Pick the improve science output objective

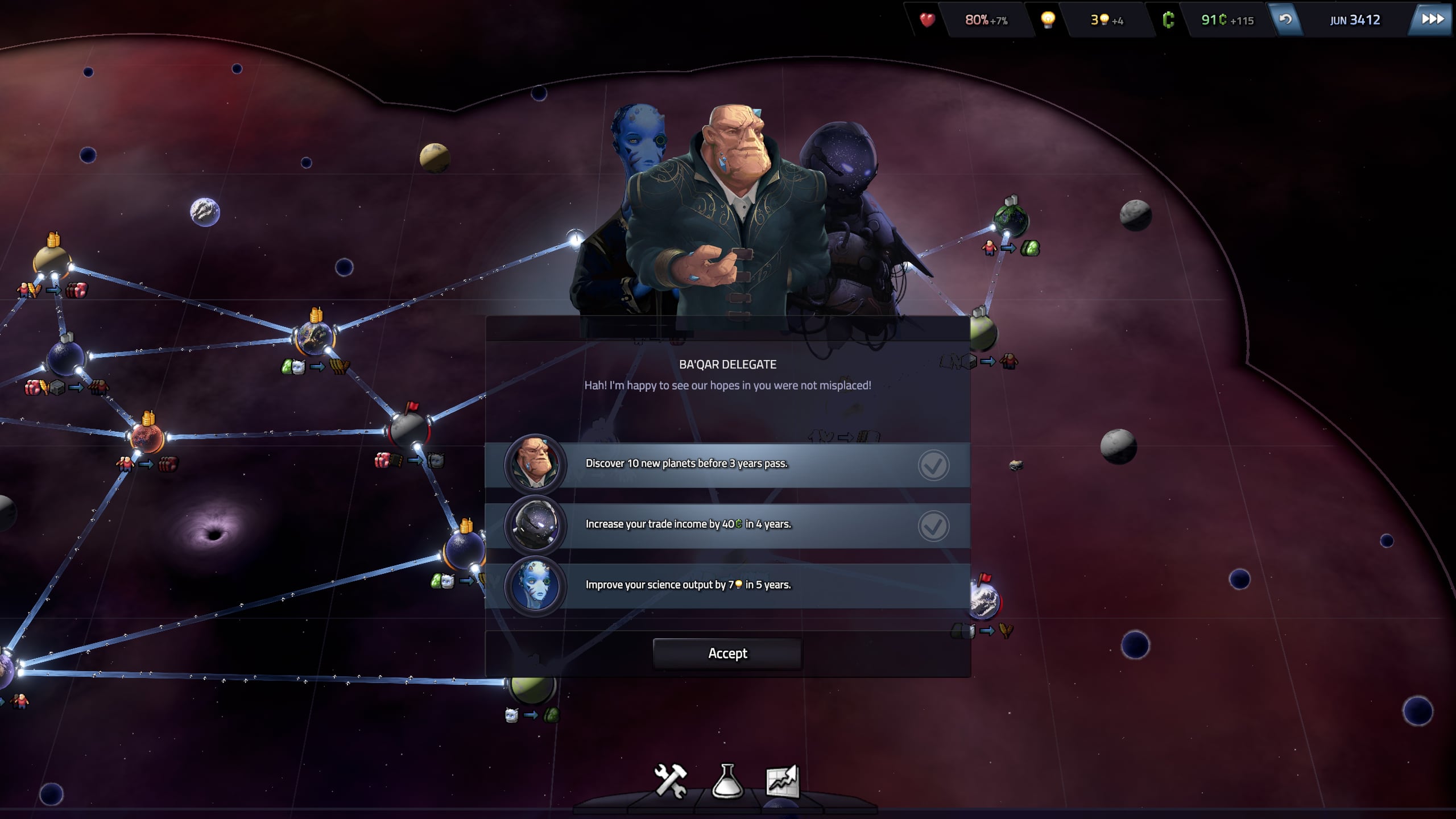point(727,585)
